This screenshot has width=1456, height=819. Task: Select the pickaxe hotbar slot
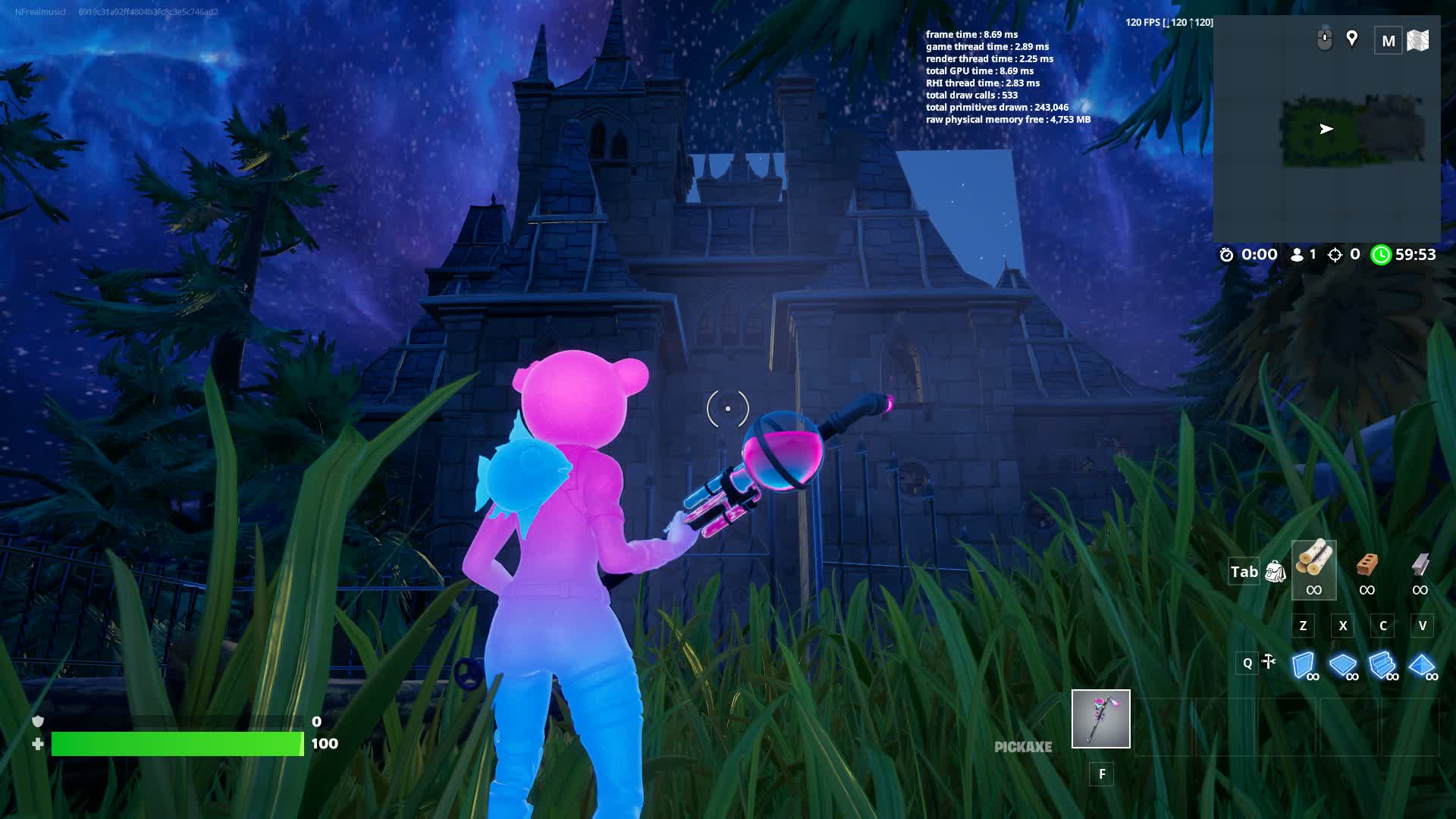(1100, 718)
